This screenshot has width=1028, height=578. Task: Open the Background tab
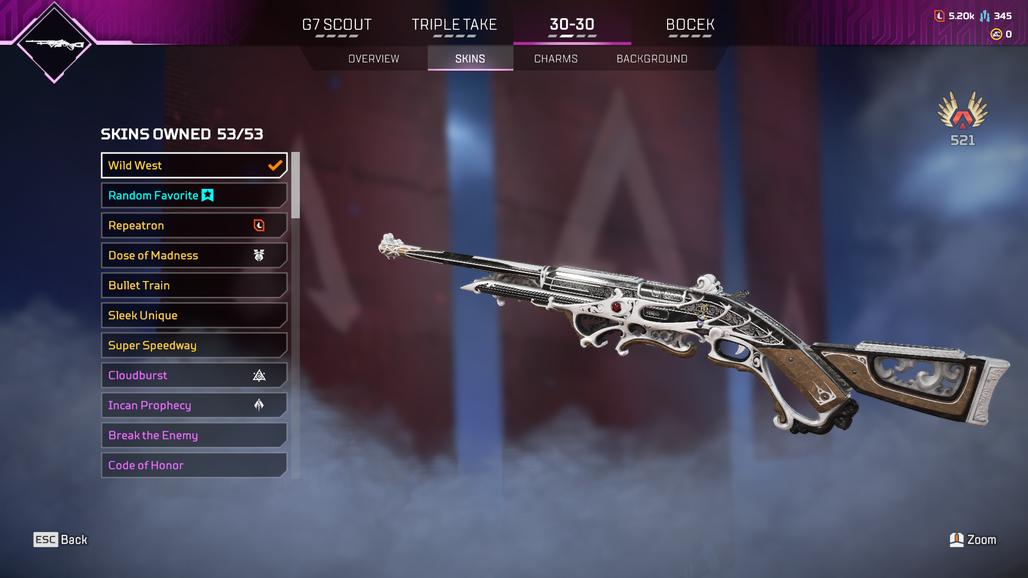tap(652, 59)
